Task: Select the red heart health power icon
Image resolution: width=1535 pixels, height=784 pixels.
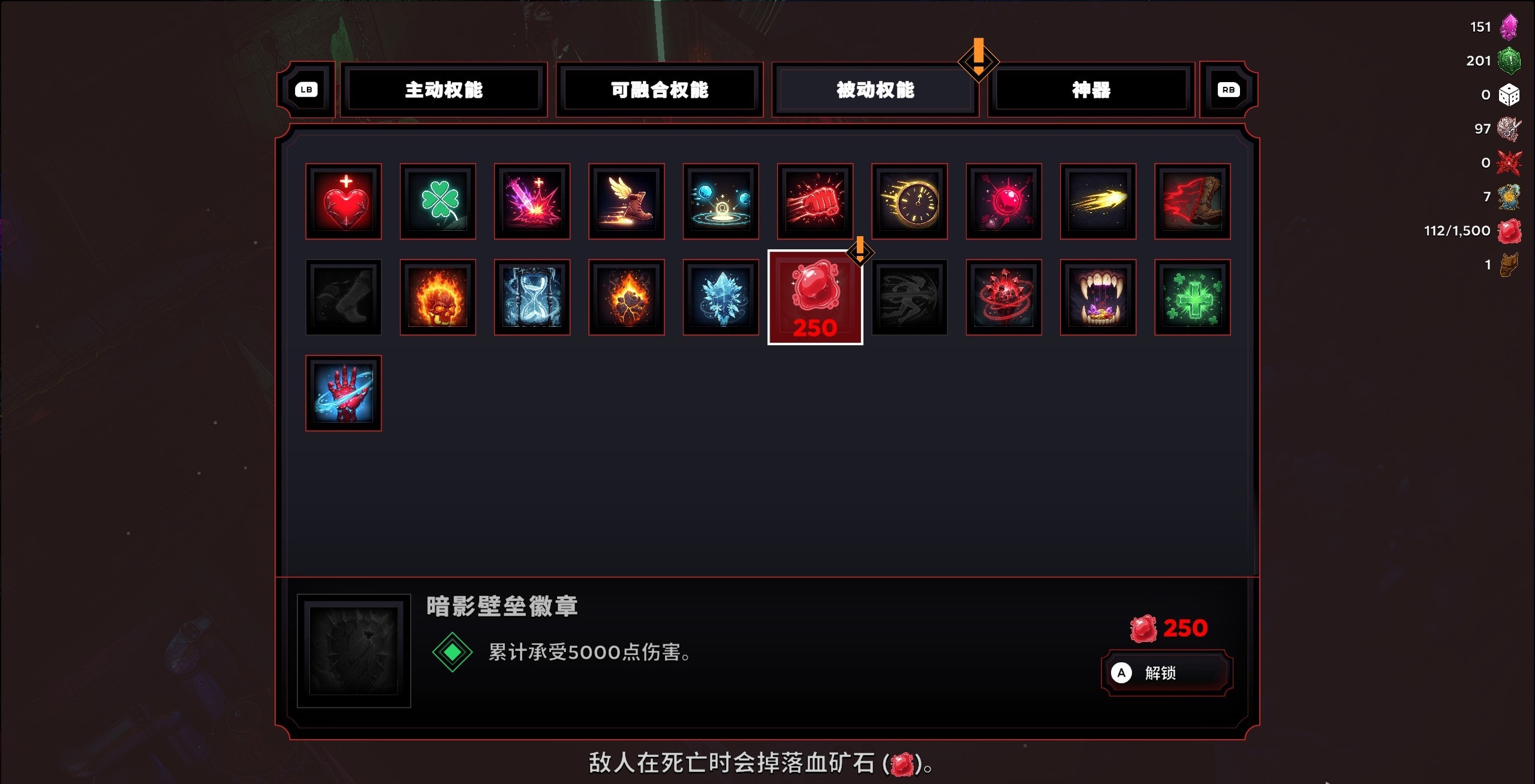Action: point(344,201)
